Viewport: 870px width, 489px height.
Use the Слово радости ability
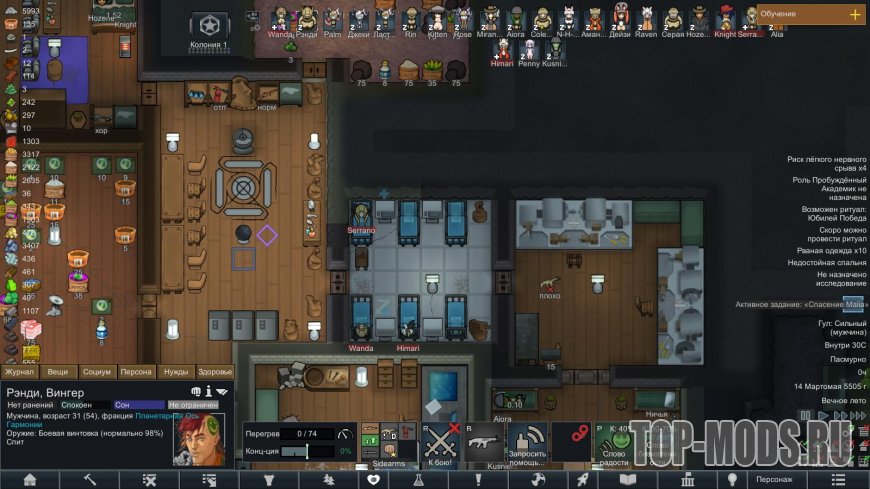(613, 441)
